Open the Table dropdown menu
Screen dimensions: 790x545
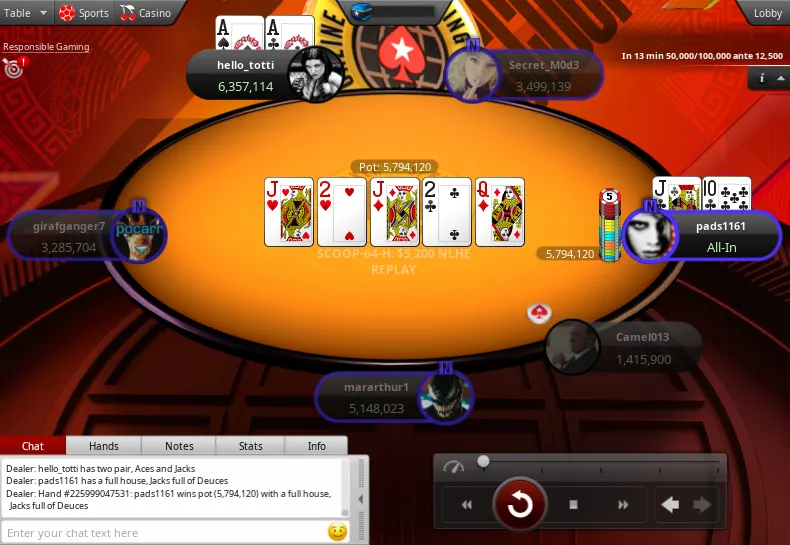26,13
